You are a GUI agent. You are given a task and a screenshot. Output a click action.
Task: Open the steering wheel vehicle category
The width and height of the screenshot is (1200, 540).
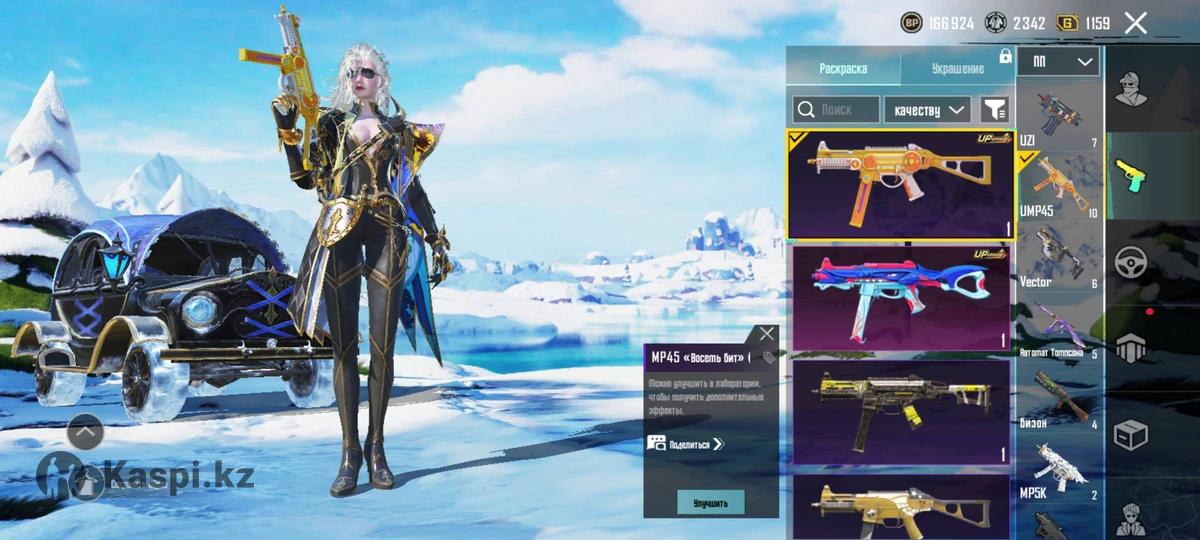[1131, 262]
